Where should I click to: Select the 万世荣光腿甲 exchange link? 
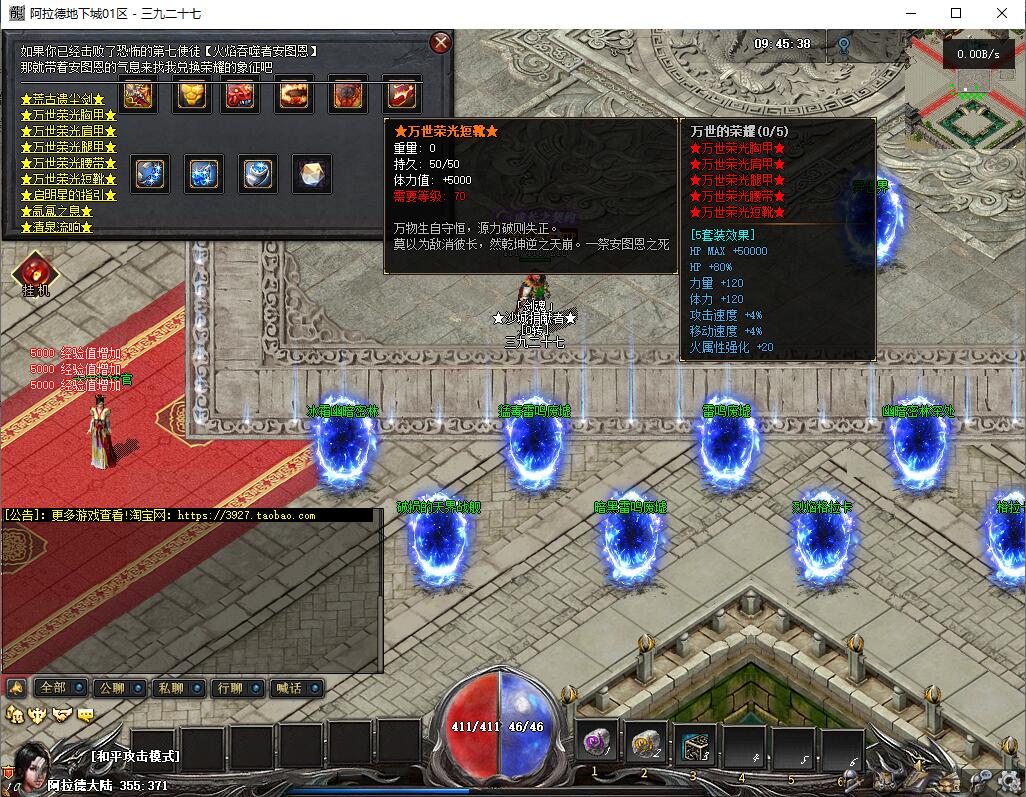click(x=68, y=147)
